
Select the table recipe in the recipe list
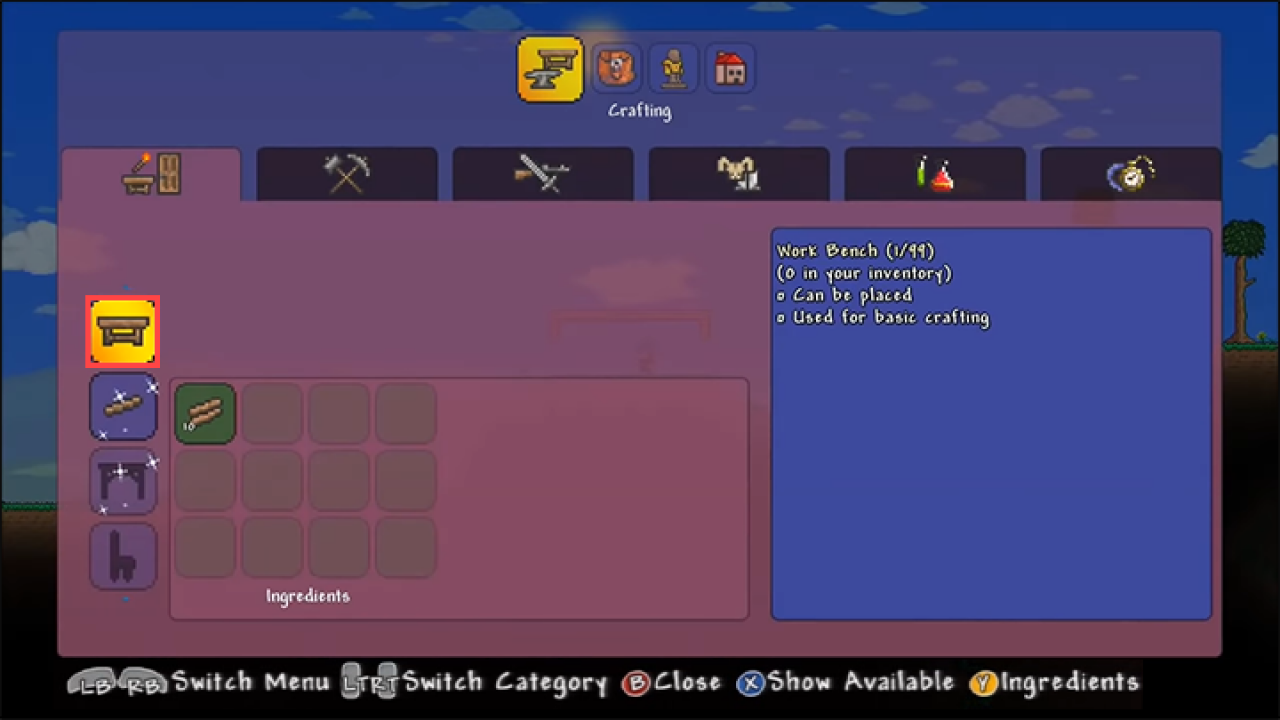coord(123,481)
